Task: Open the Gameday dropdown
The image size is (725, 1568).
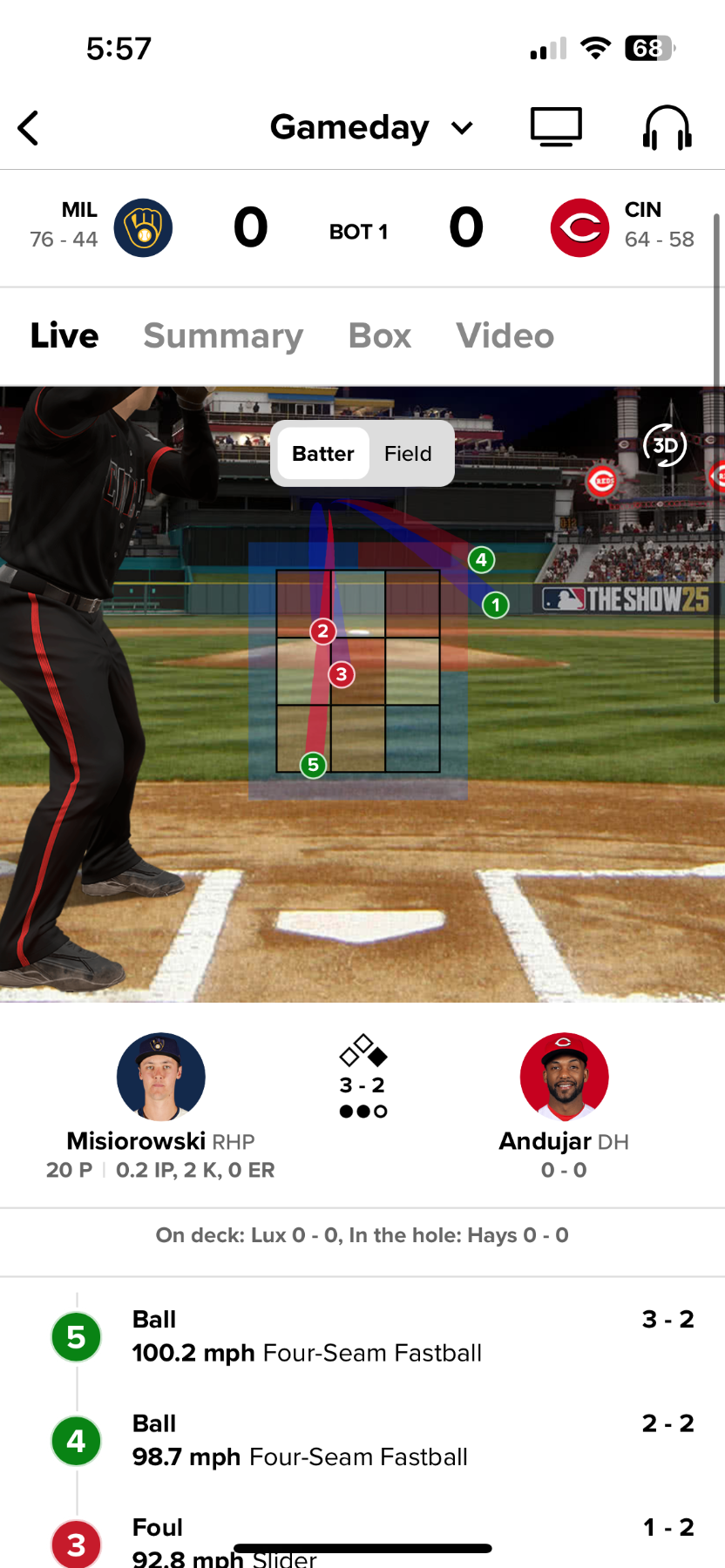Action: point(371,128)
